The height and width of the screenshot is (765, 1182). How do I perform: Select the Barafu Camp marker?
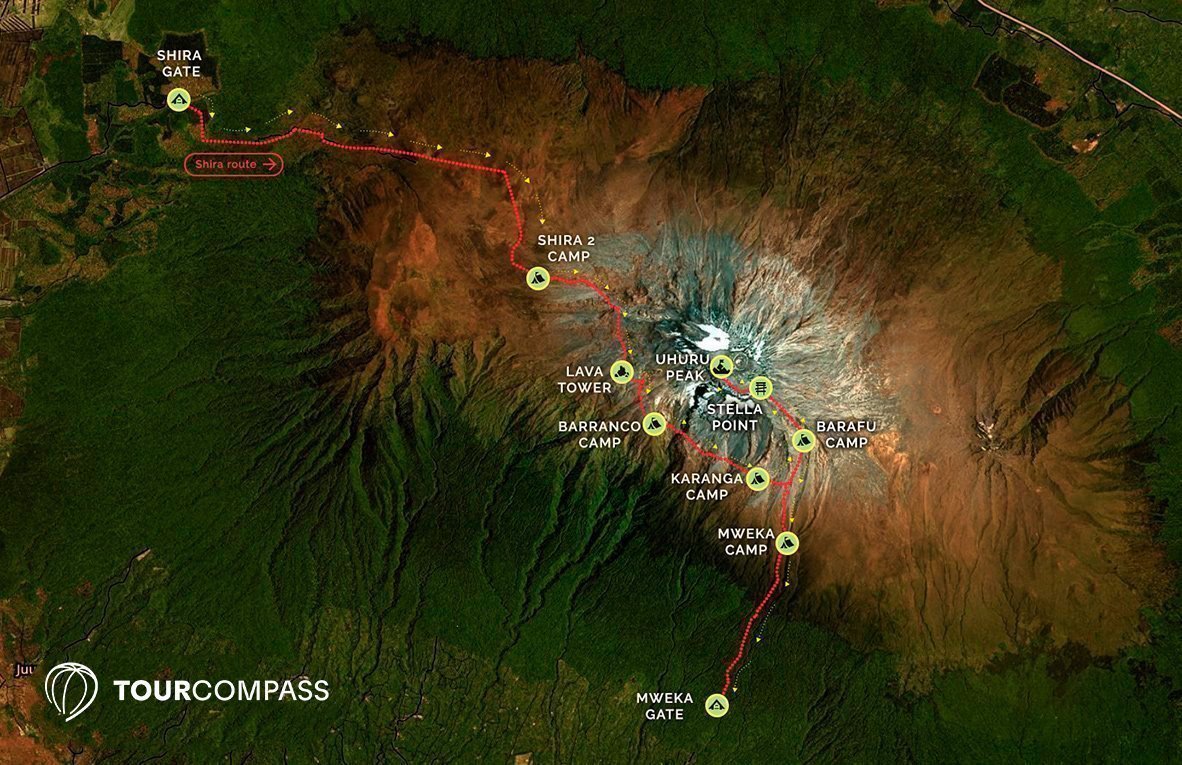point(803,440)
